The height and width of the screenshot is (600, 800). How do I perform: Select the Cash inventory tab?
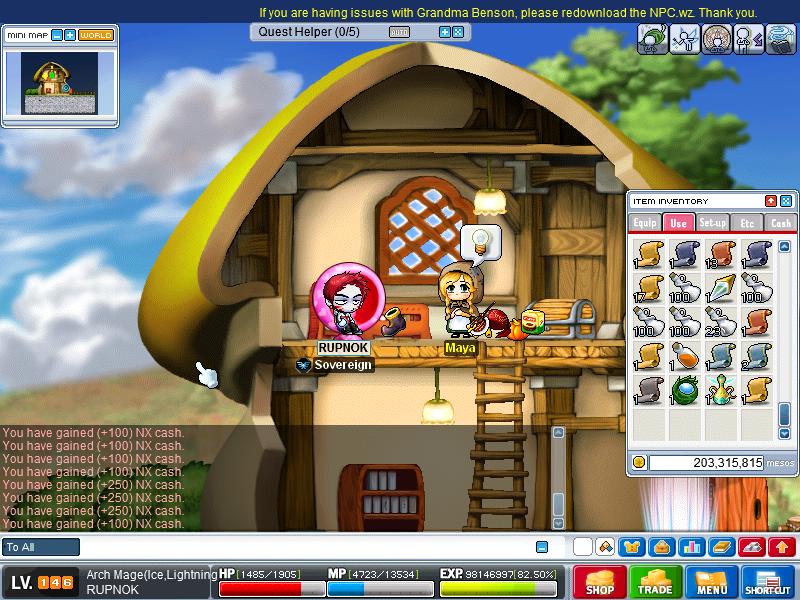pyautogui.click(x=781, y=223)
